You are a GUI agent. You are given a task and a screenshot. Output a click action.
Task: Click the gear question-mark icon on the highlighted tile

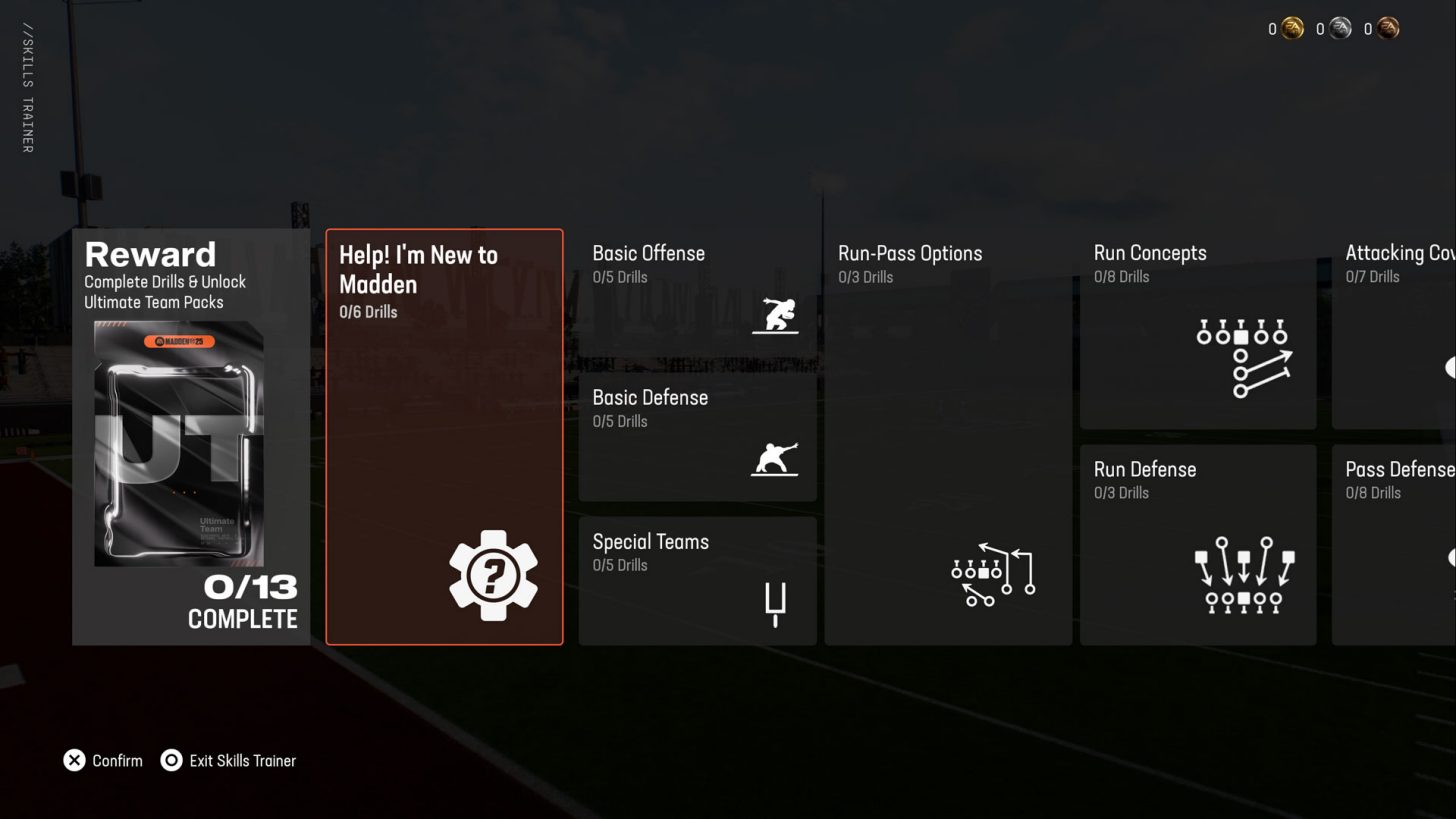493,576
